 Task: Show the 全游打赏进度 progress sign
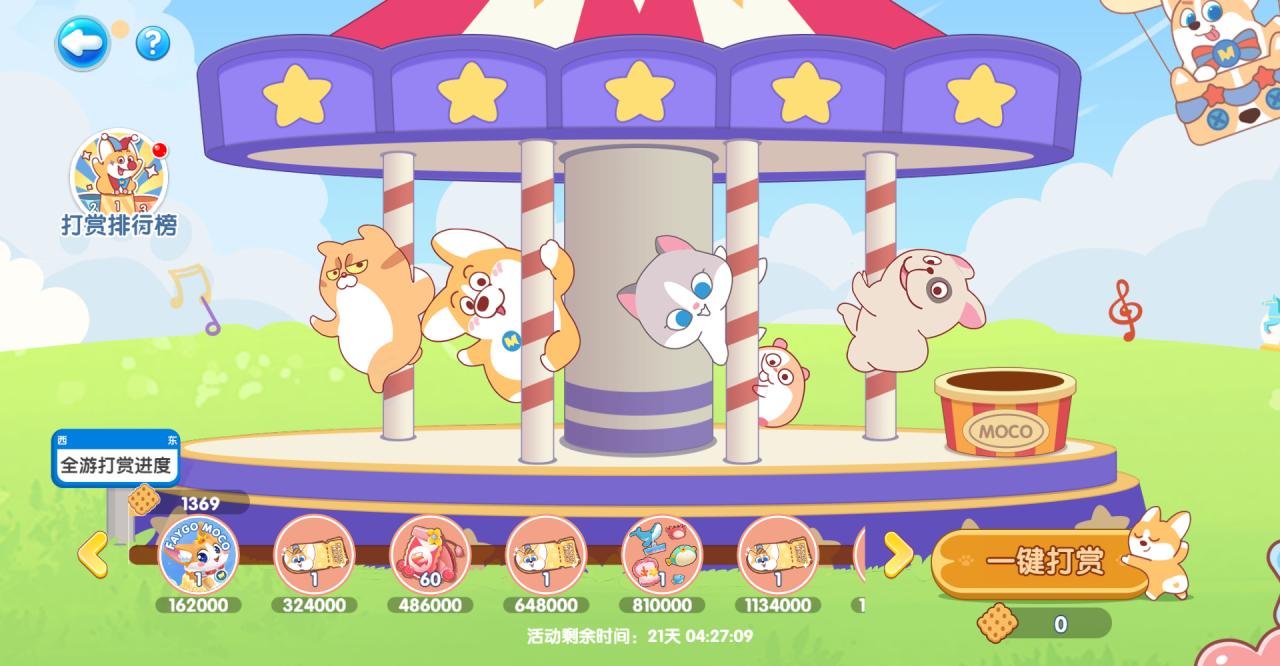(x=116, y=464)
